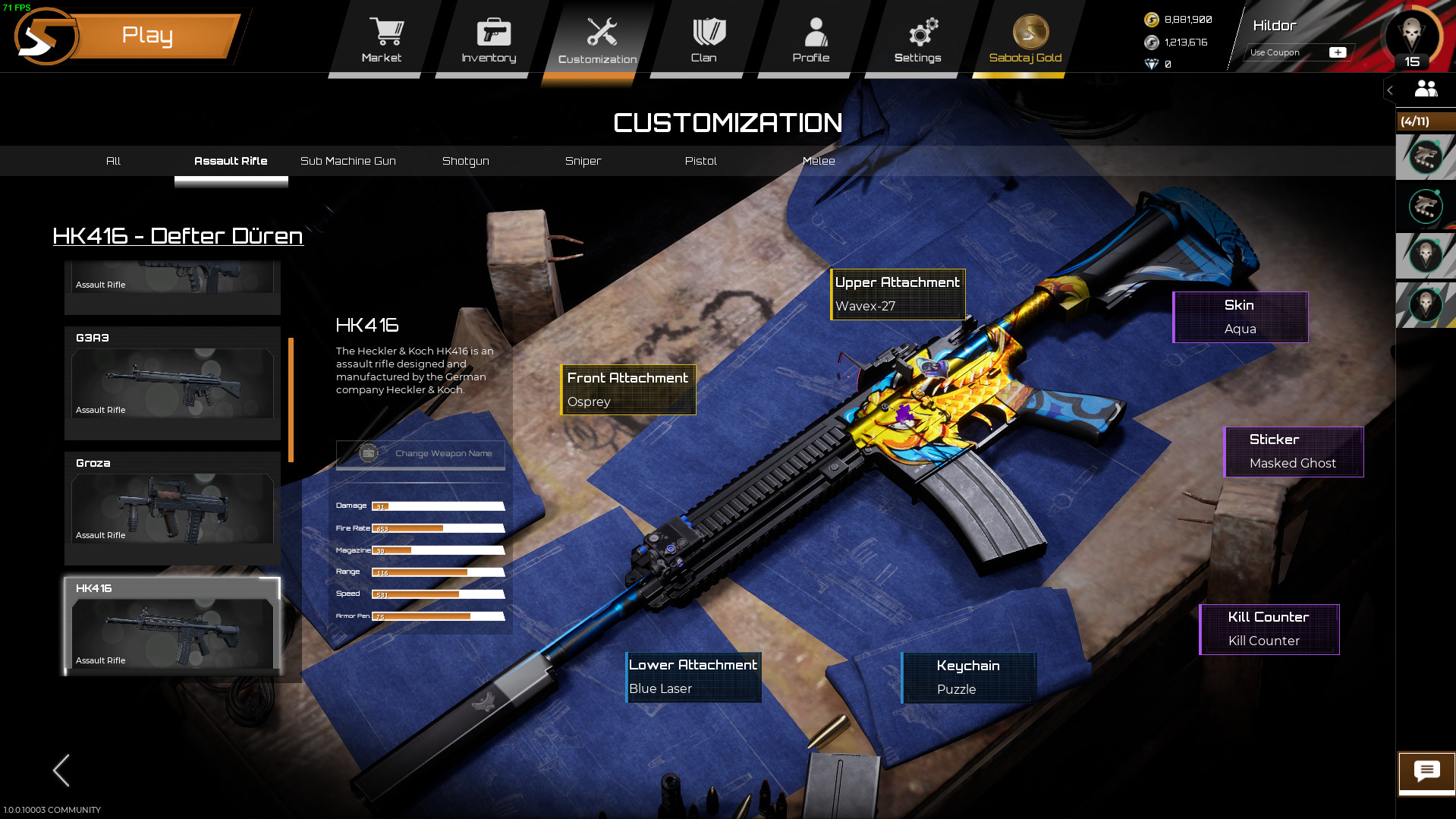1456x819 pixels.
Task: Select the Sniper weapon category
Action: [583, 161]
